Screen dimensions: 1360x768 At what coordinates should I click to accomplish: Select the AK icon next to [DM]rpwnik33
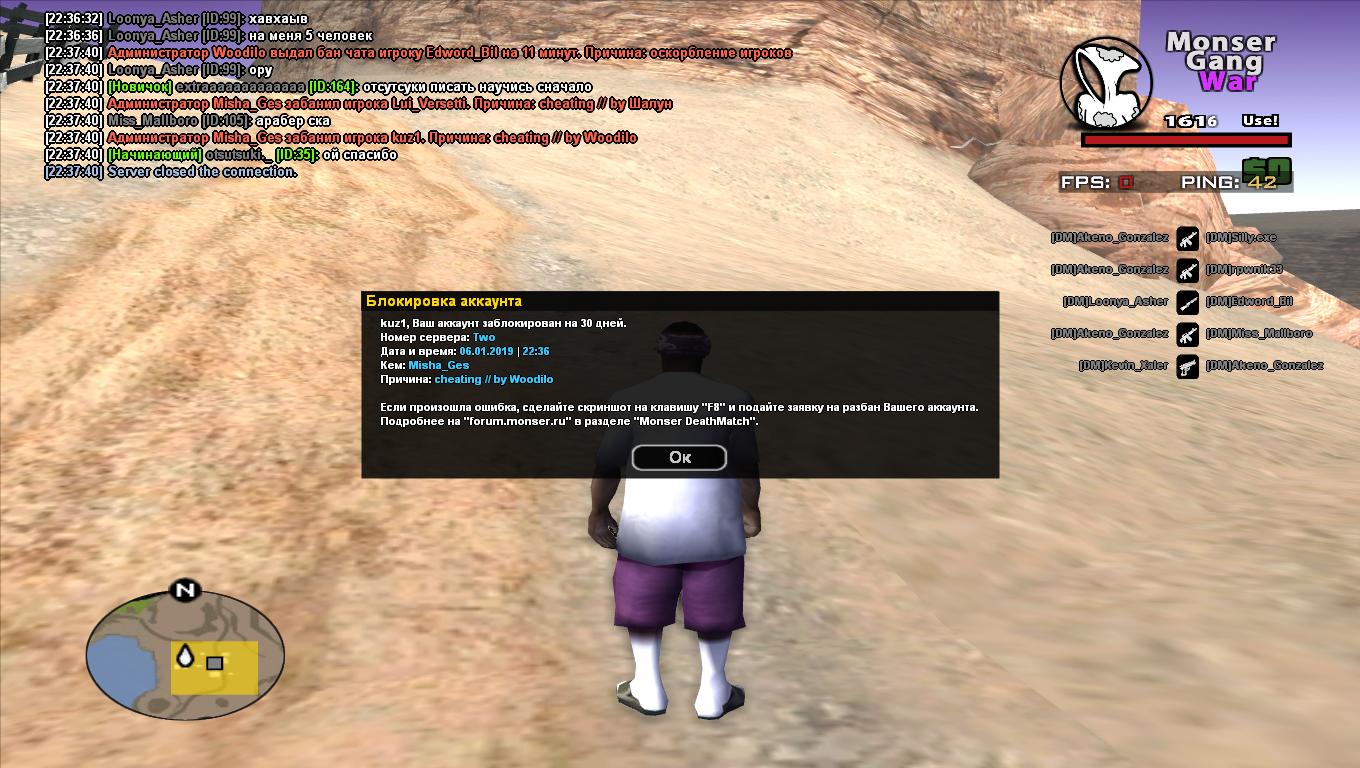point(1188,271)
